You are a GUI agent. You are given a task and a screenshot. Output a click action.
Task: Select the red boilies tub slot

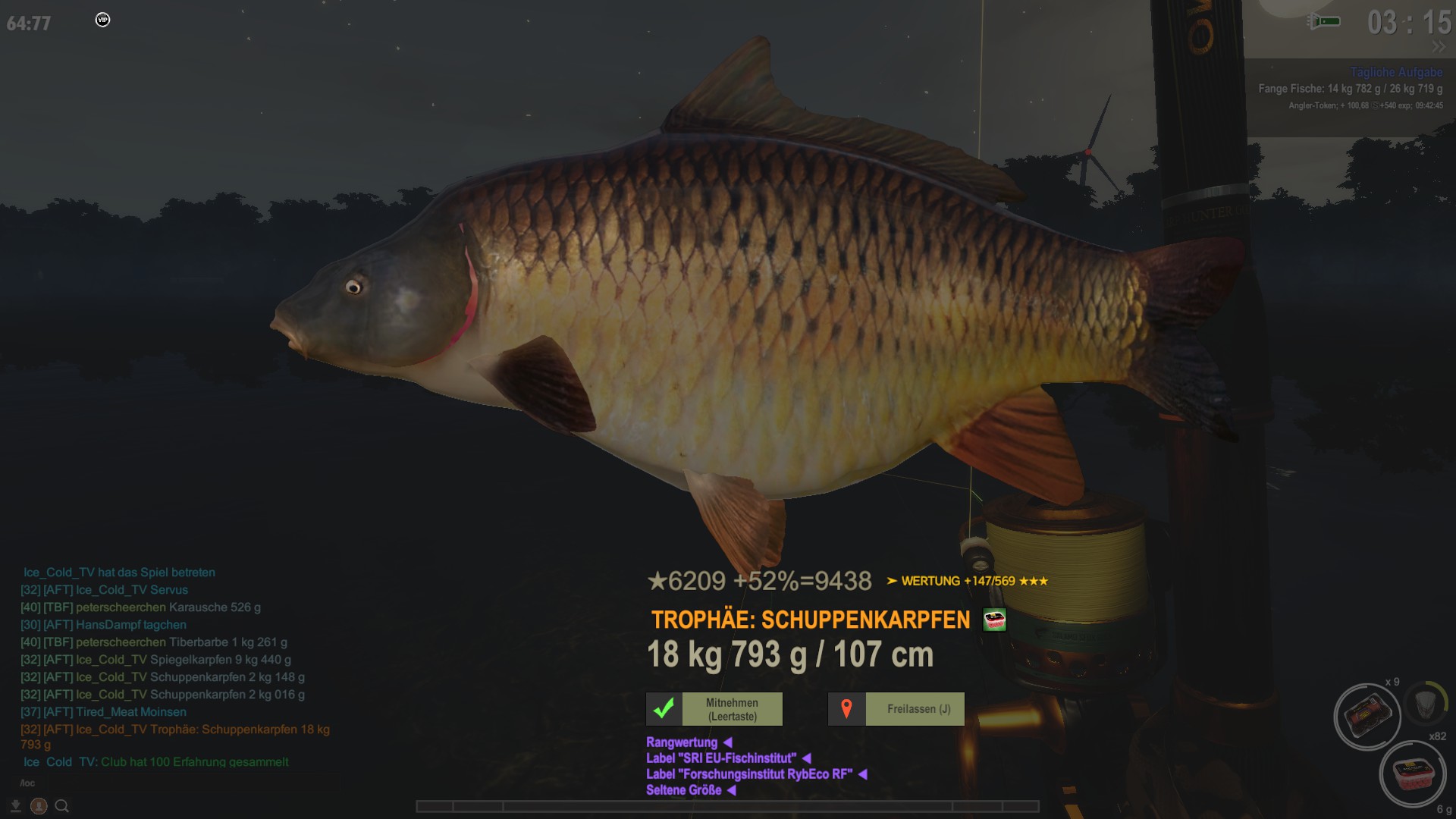click(1413, 775)
